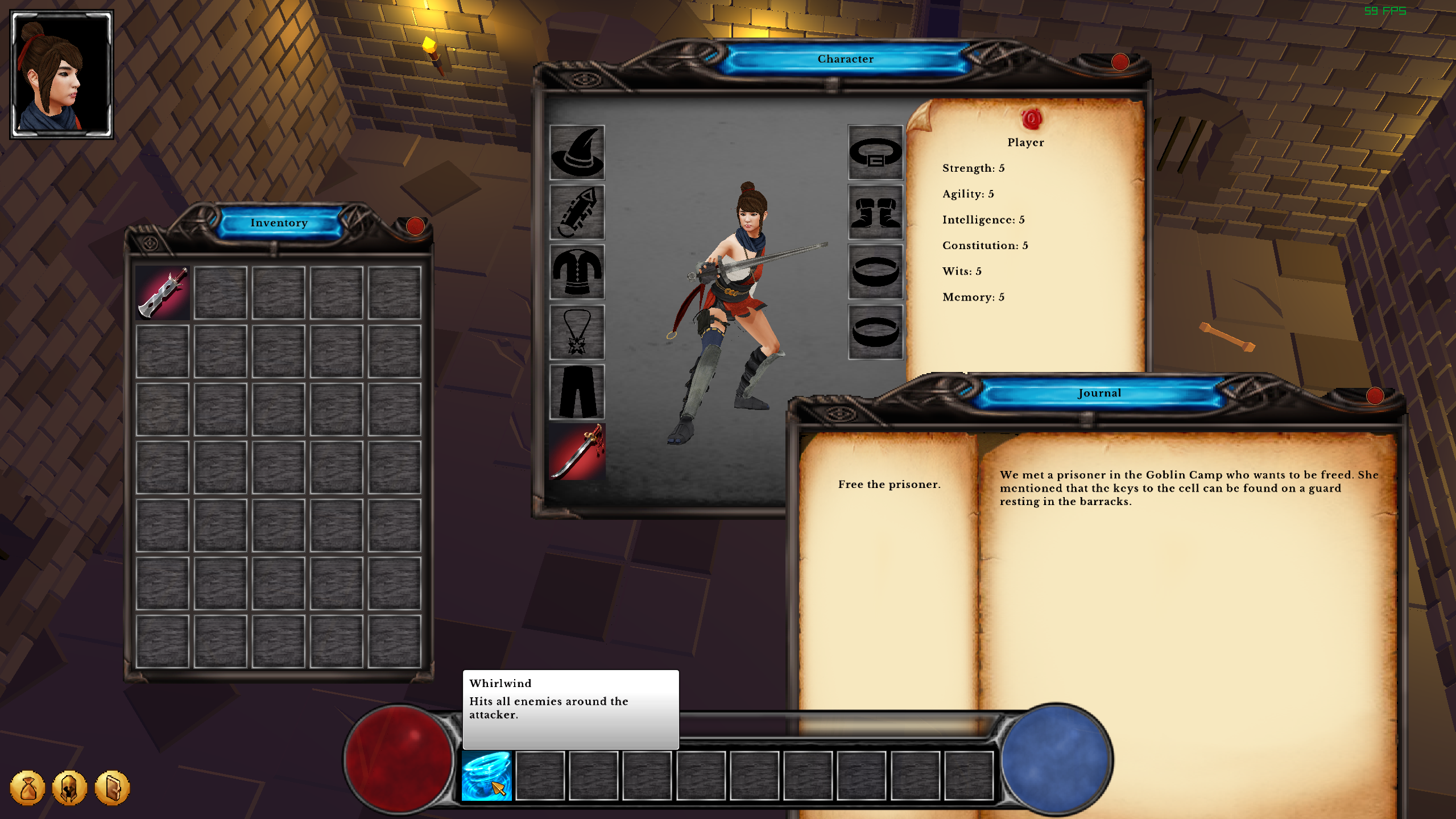The width and height of the screenshot is (1456, 819).
Task: Activate the Whirlwind ability on the hotbar
Action: coord(486,776)
